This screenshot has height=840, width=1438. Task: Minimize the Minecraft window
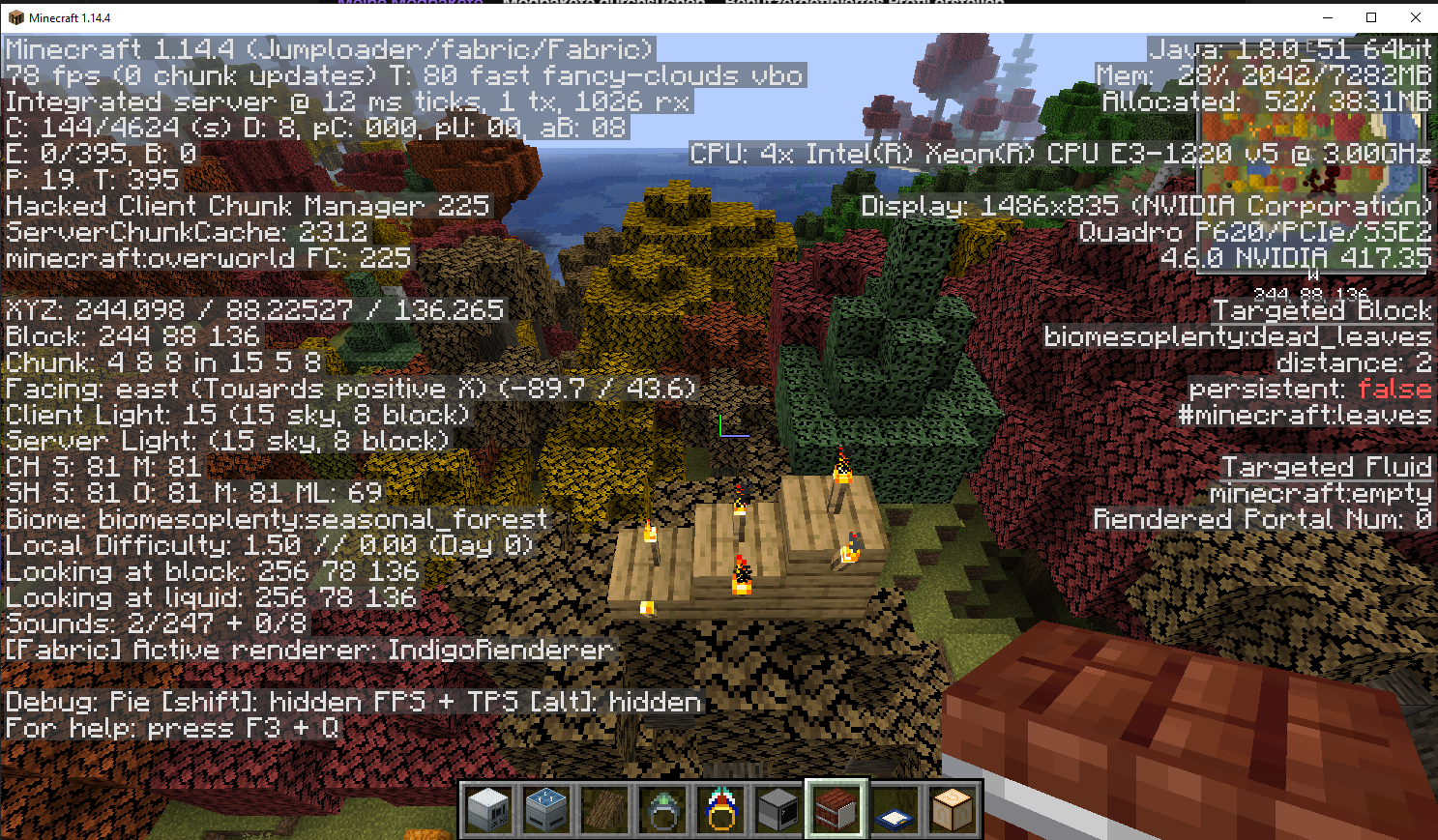1326,16
